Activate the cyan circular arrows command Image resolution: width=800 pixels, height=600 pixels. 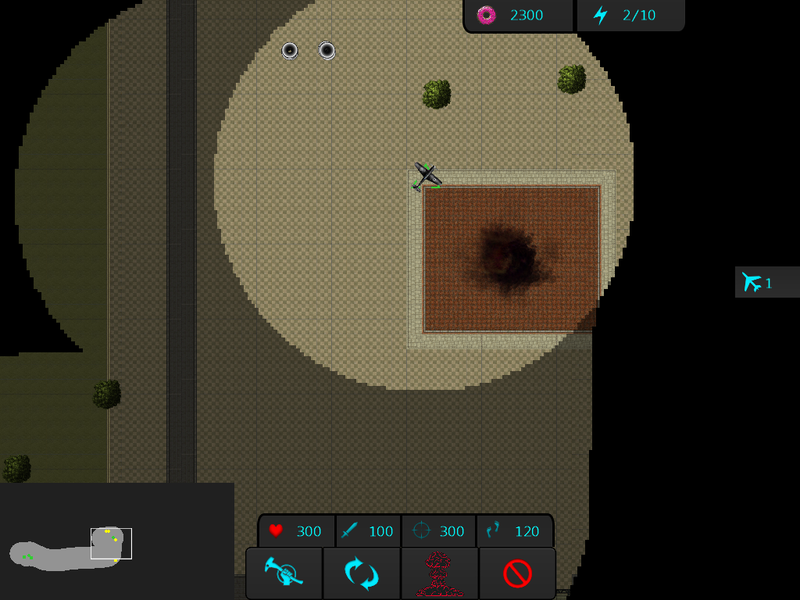tap(361, 573)
